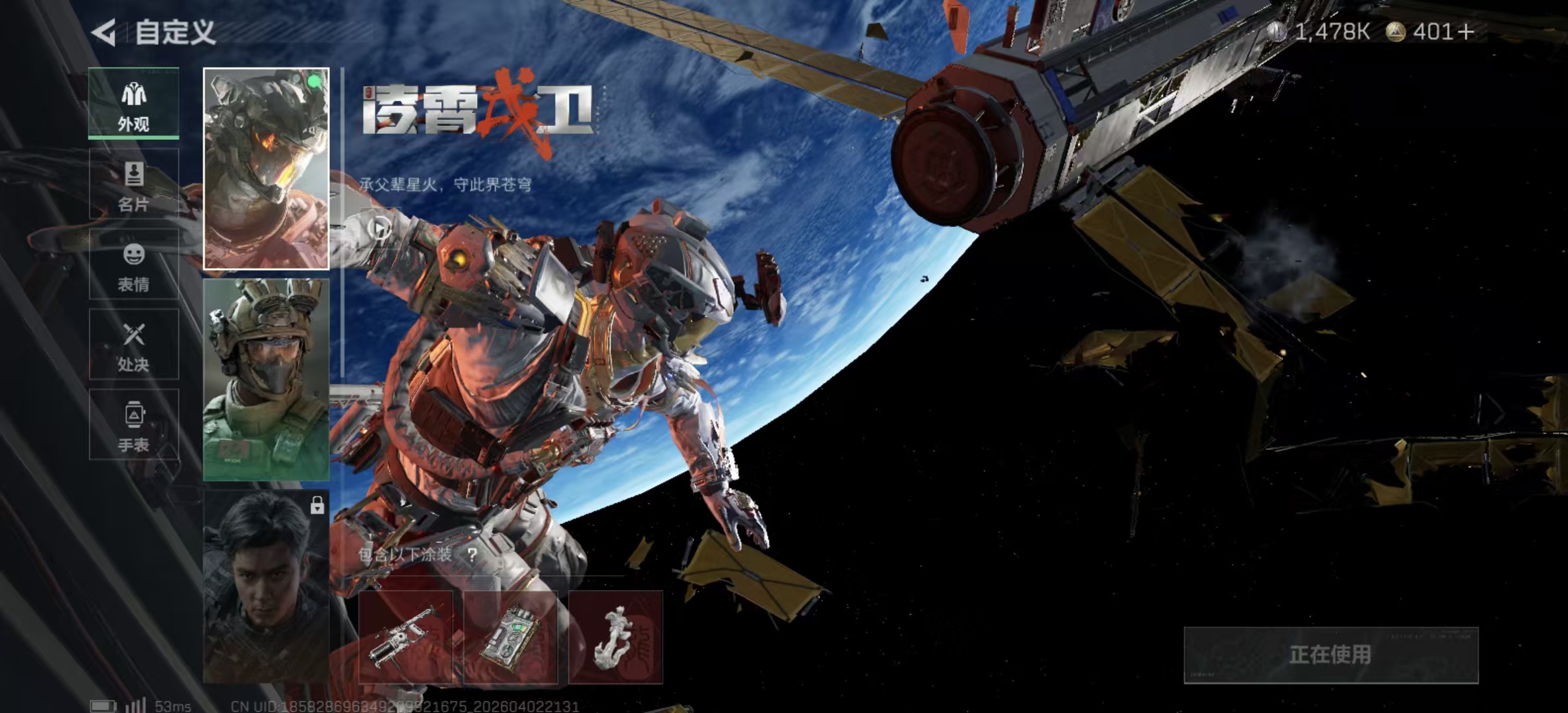Image resolution: width=1568 pixels, height=713 pixels.
Task: Click the 正在使用 in-use button
Action: [x=1330, y=655]
